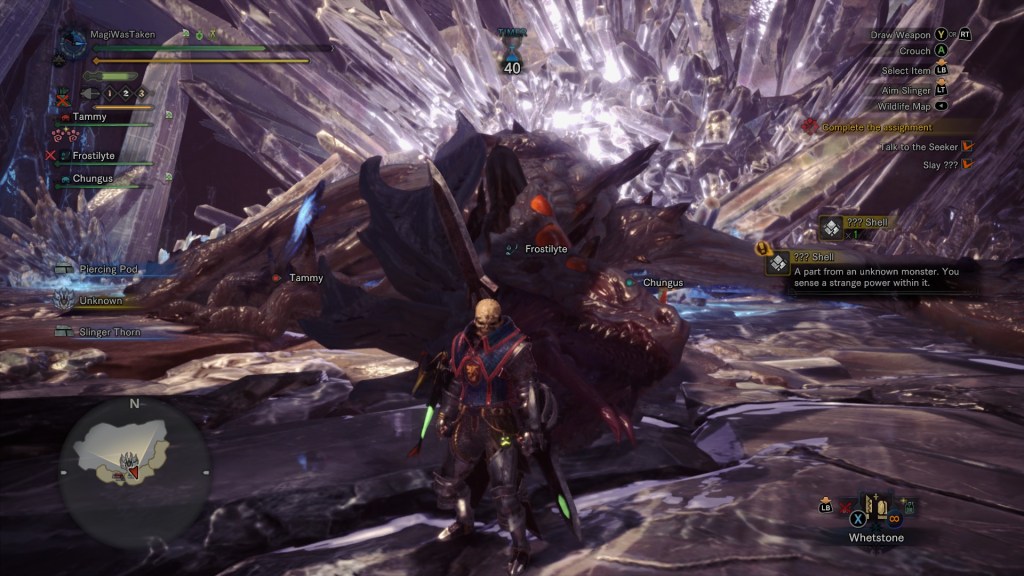1024x576 pixels.
Task: Choose Piercing Pod from the slinger list
Action: point(108,269)
